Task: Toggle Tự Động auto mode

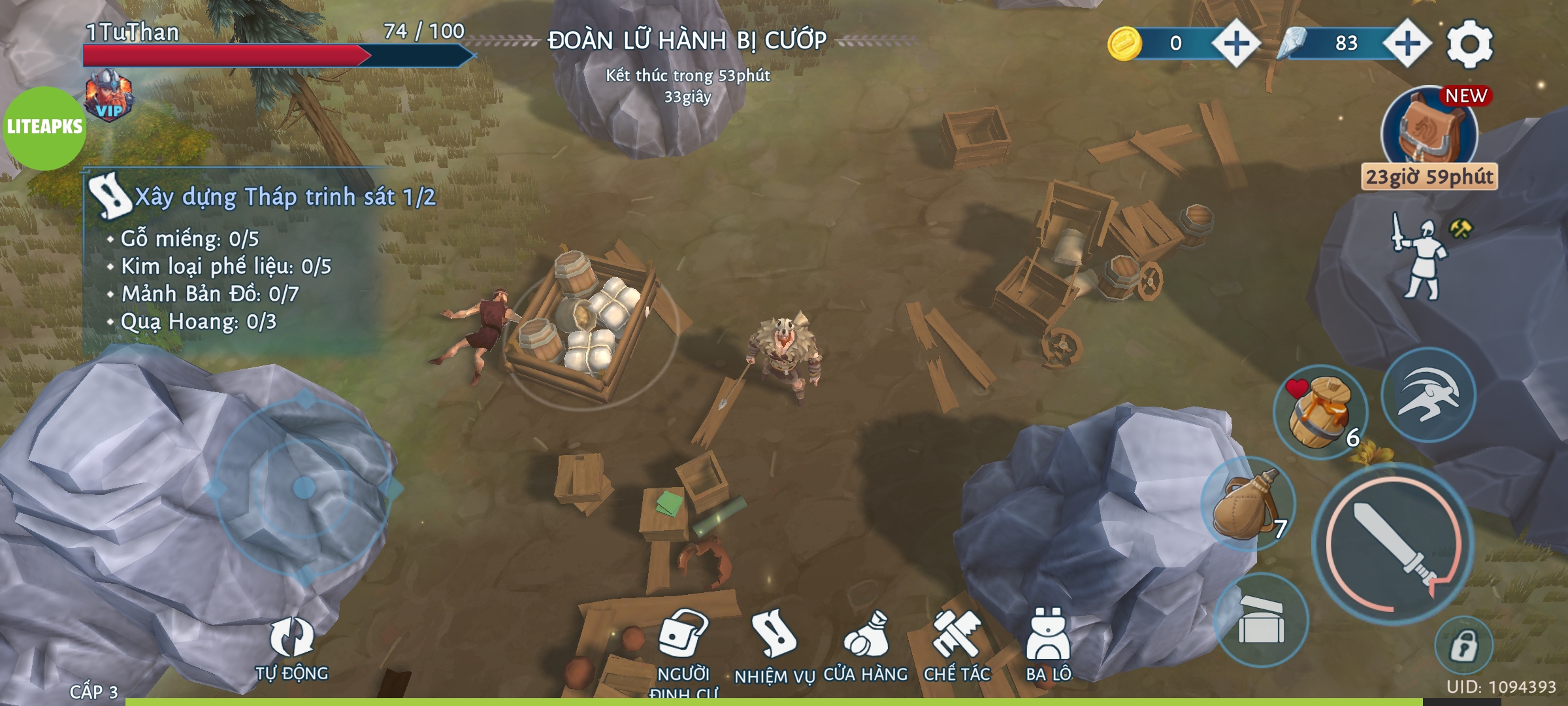Action: pos(291,647)
